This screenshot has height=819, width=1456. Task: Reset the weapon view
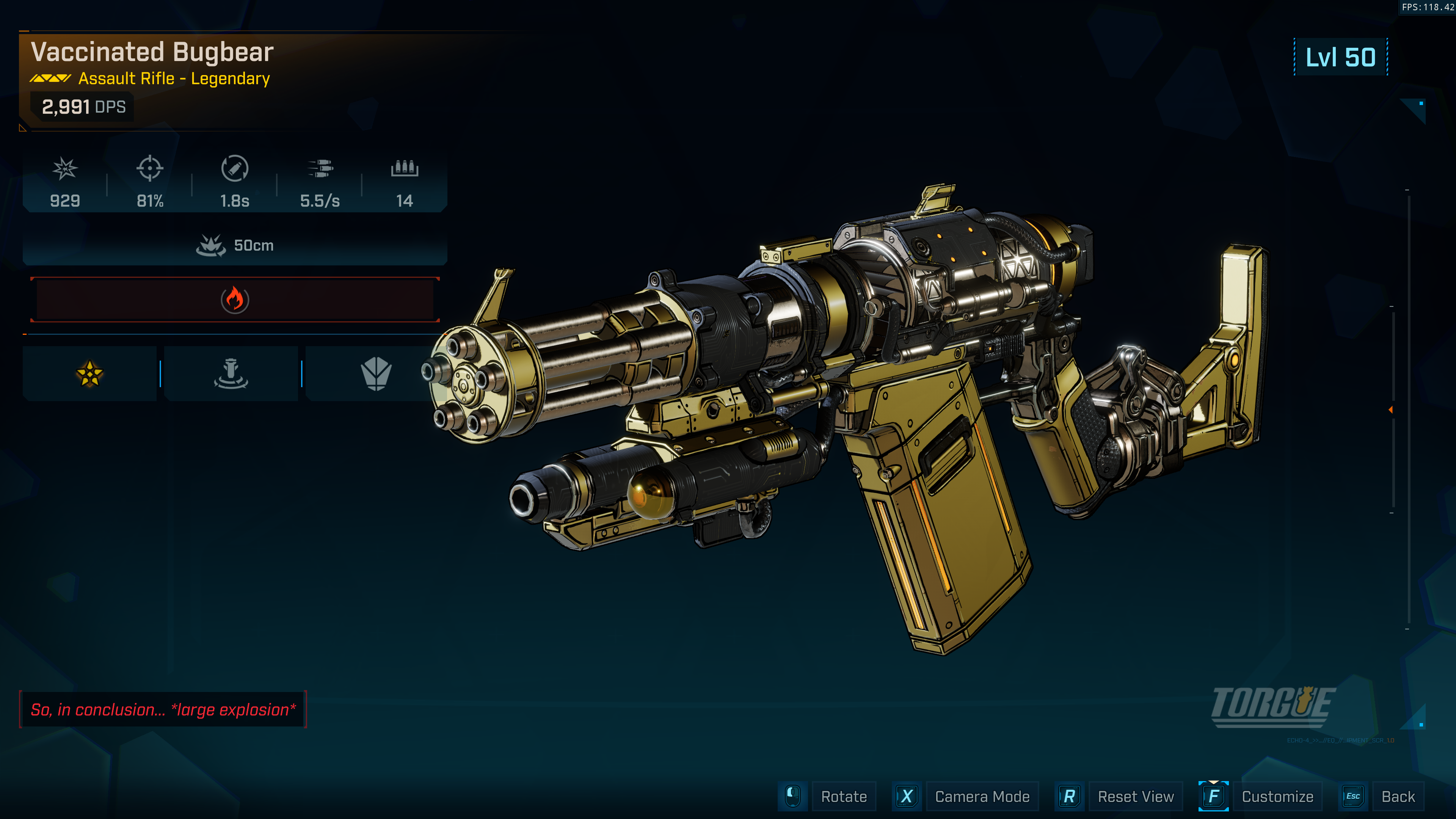(1135, 796)
